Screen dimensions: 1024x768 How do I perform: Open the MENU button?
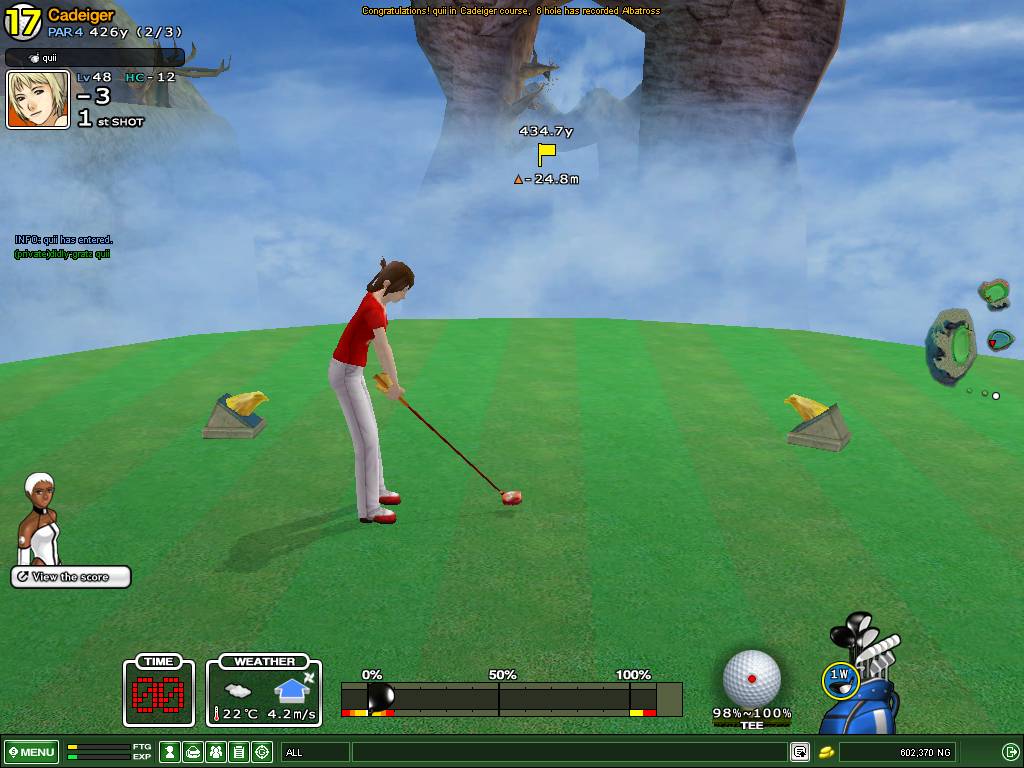point(32,752)
